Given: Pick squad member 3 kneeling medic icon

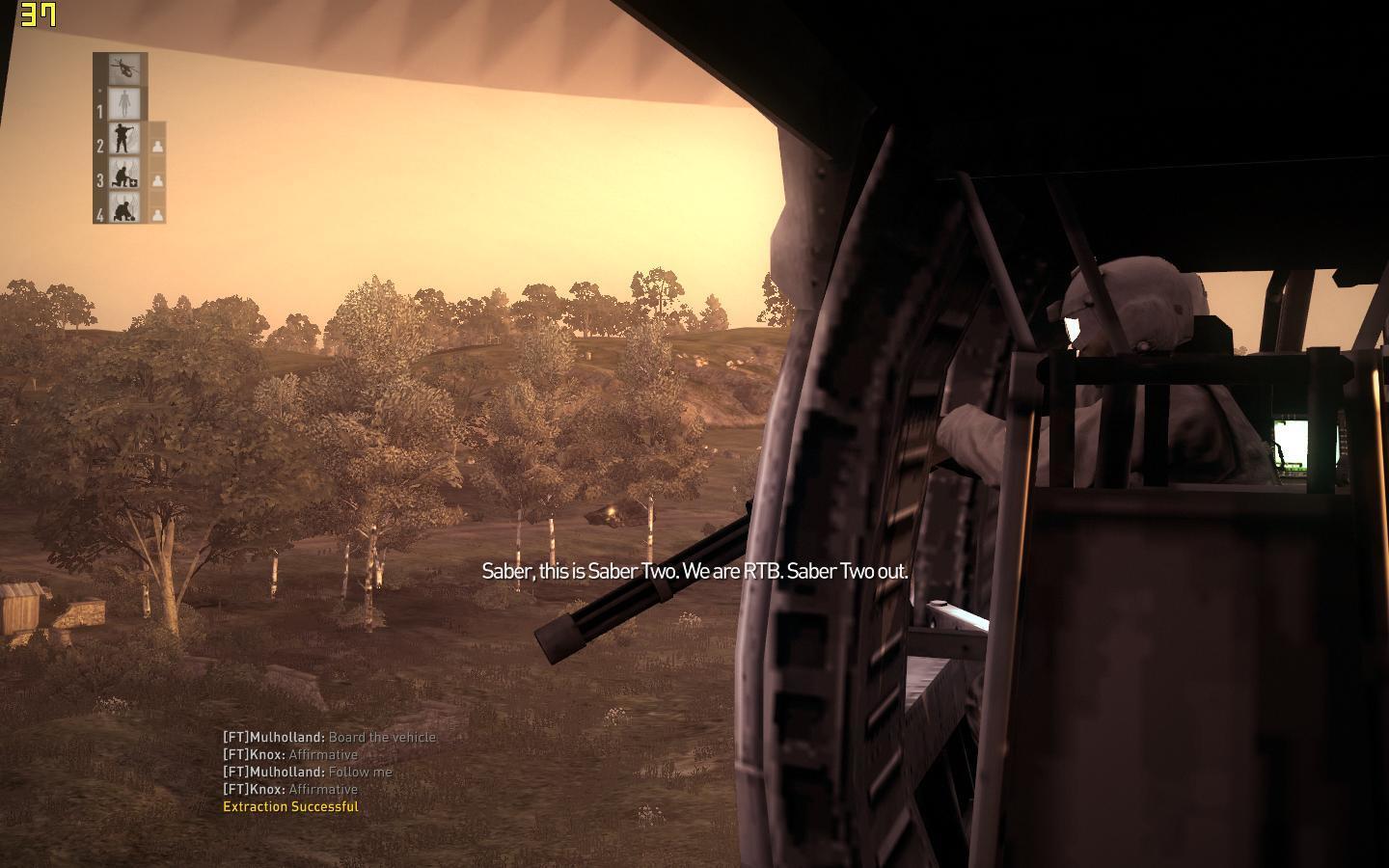Looking at the screenshot, I should pyautogui.click(x=123, y=174).
